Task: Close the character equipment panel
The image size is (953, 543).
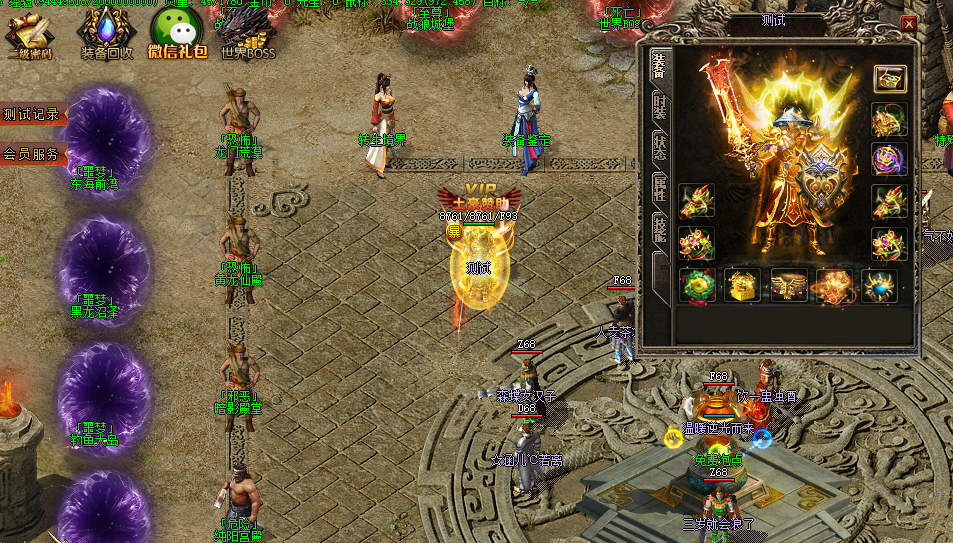Action: pyautogui.click(x=908, y=24)
